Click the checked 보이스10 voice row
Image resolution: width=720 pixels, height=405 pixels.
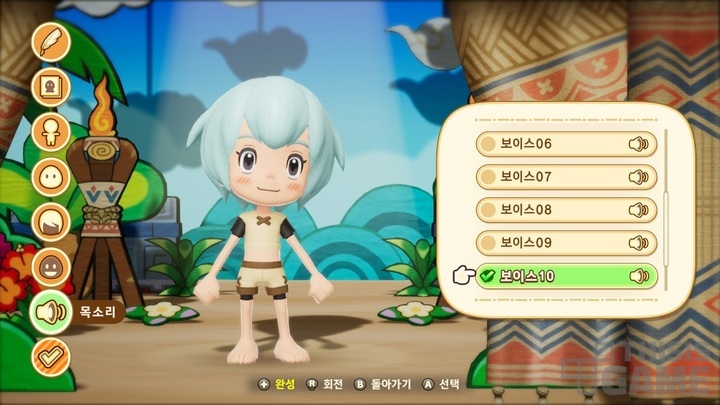click(x=566, y=276)
